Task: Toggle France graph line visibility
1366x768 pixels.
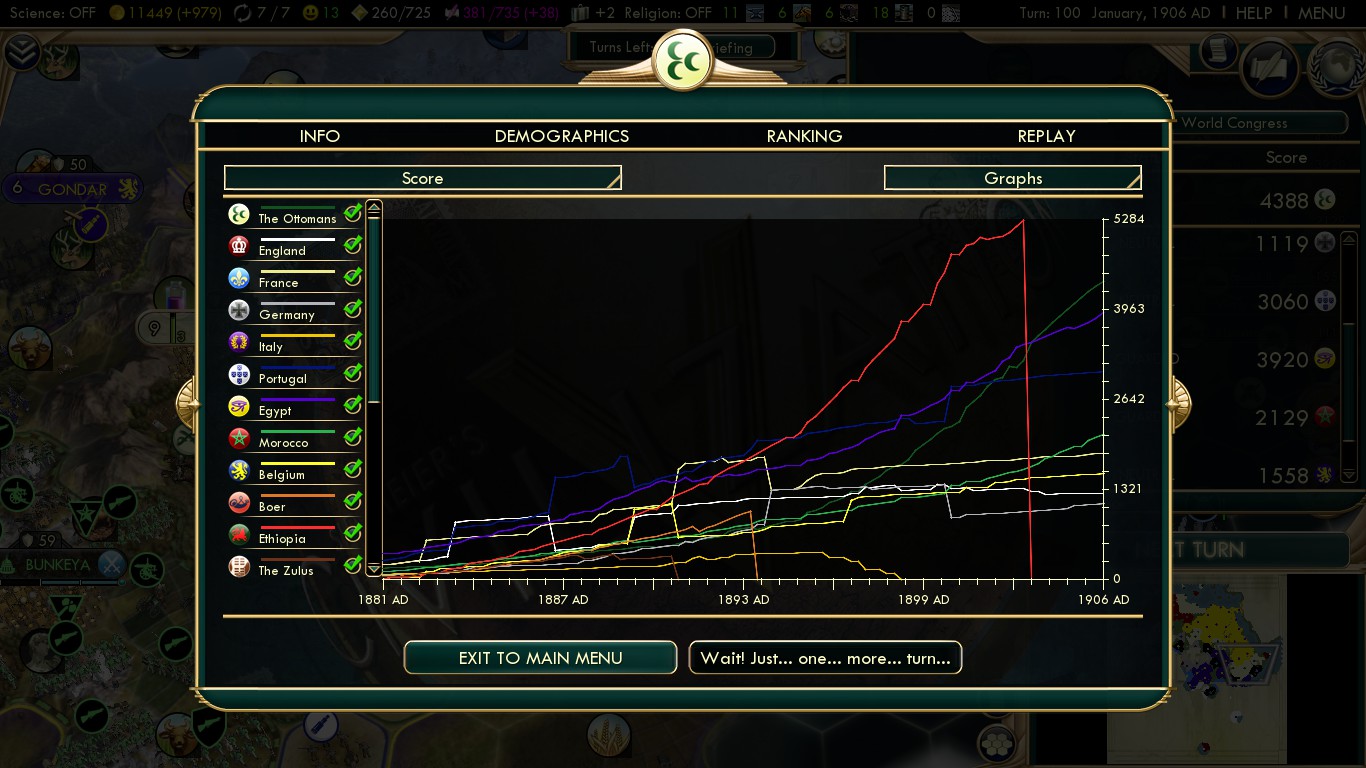Action: coord(352,277)
